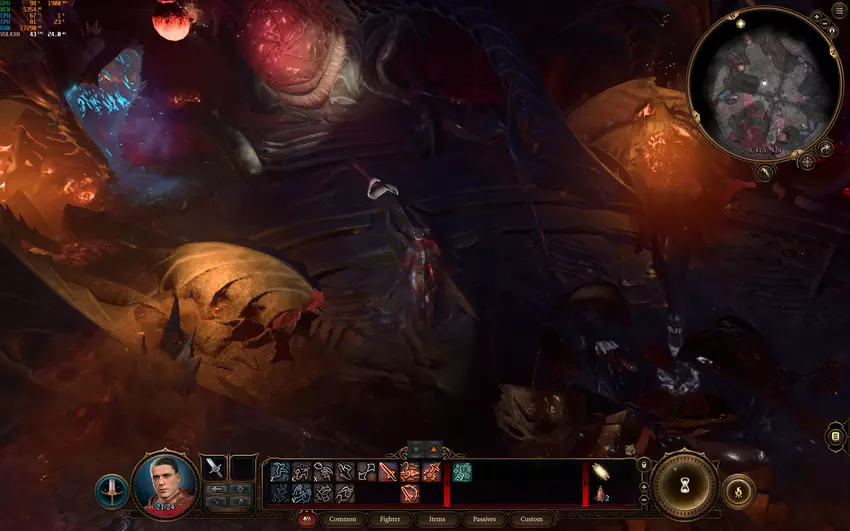Use the scroll item in hotbar
The image size is (850, 531).
[x=602, y=470]
